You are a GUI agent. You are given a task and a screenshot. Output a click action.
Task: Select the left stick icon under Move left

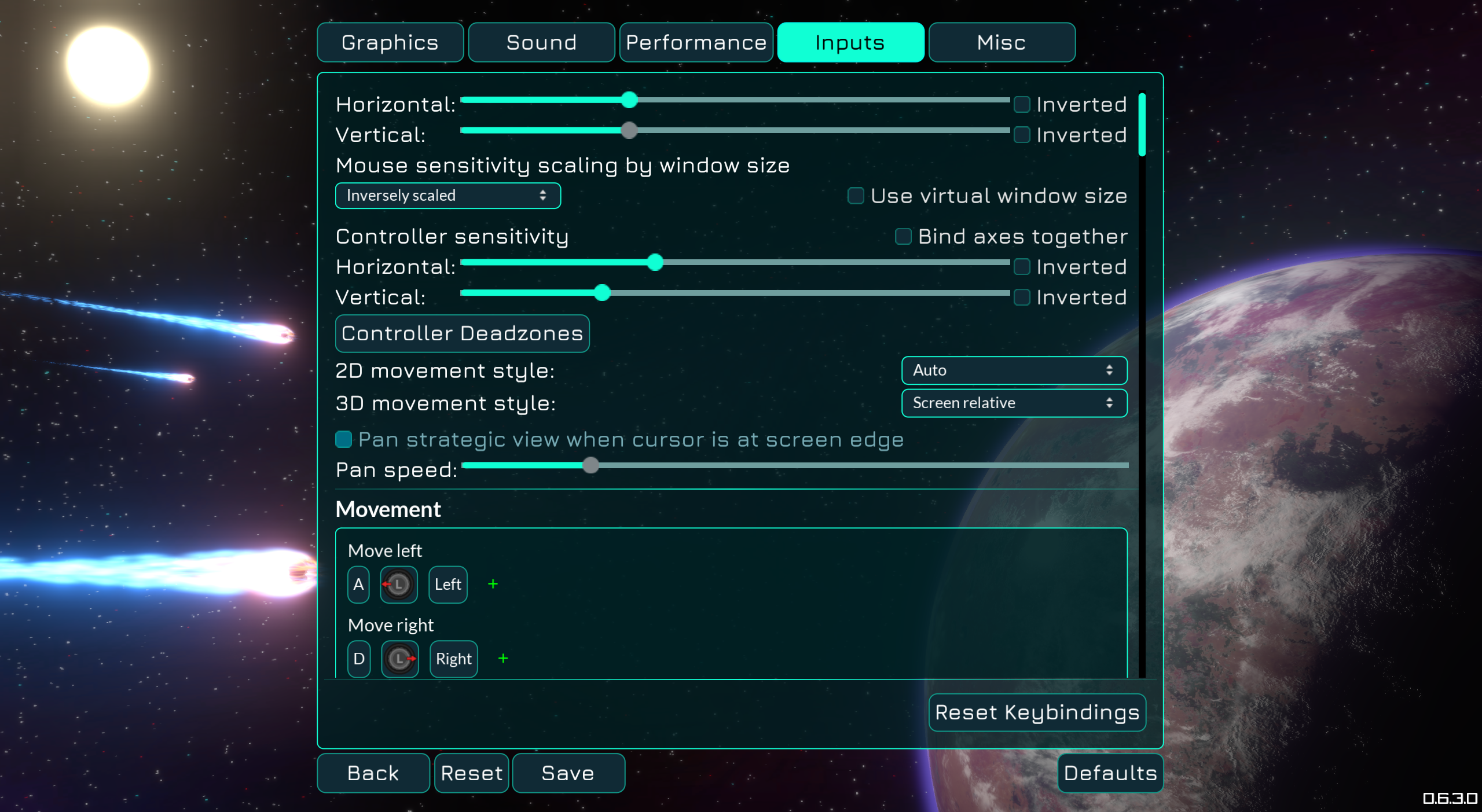coord(398,584)
